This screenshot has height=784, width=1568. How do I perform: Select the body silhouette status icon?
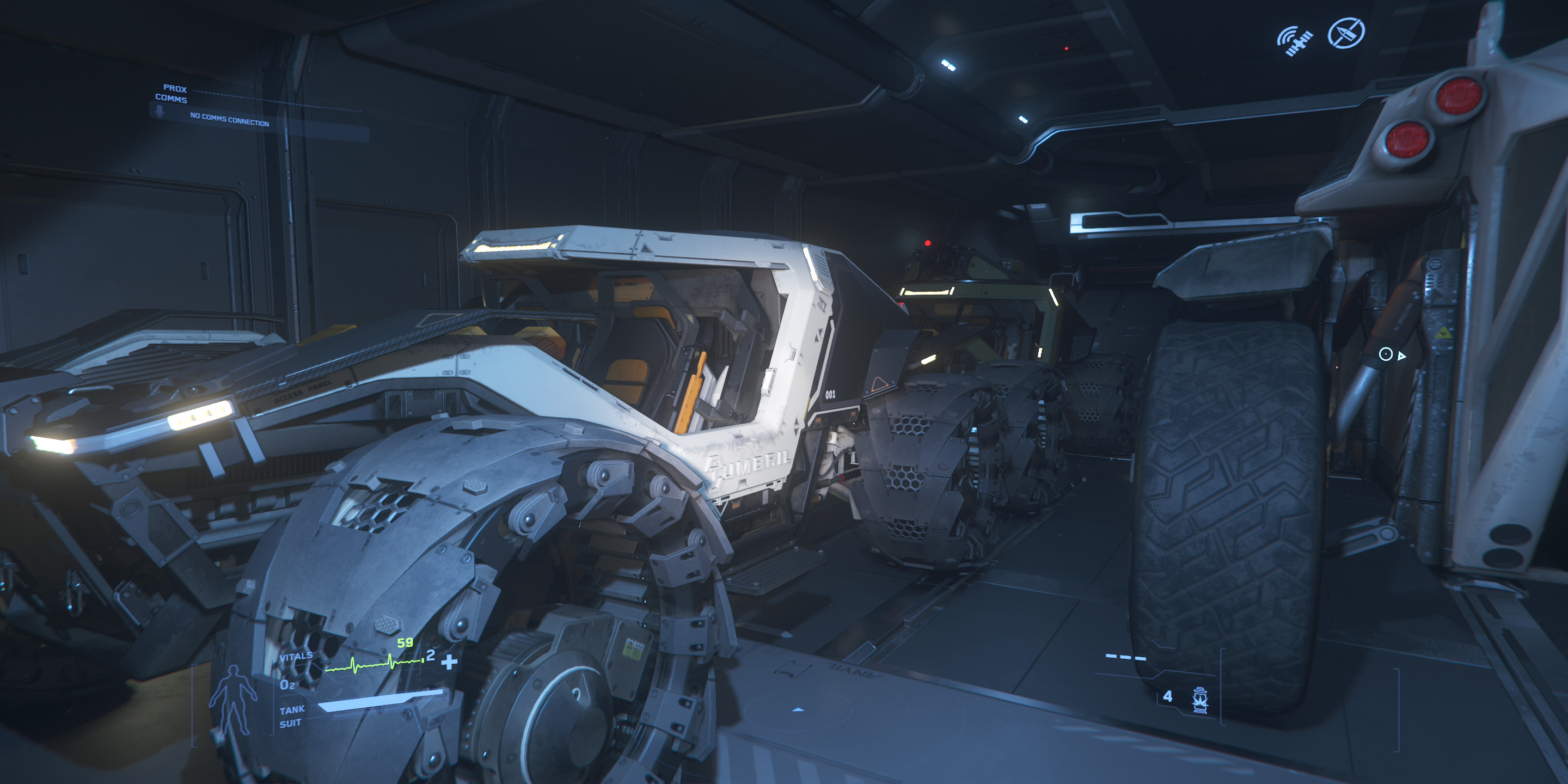[232, 701]
